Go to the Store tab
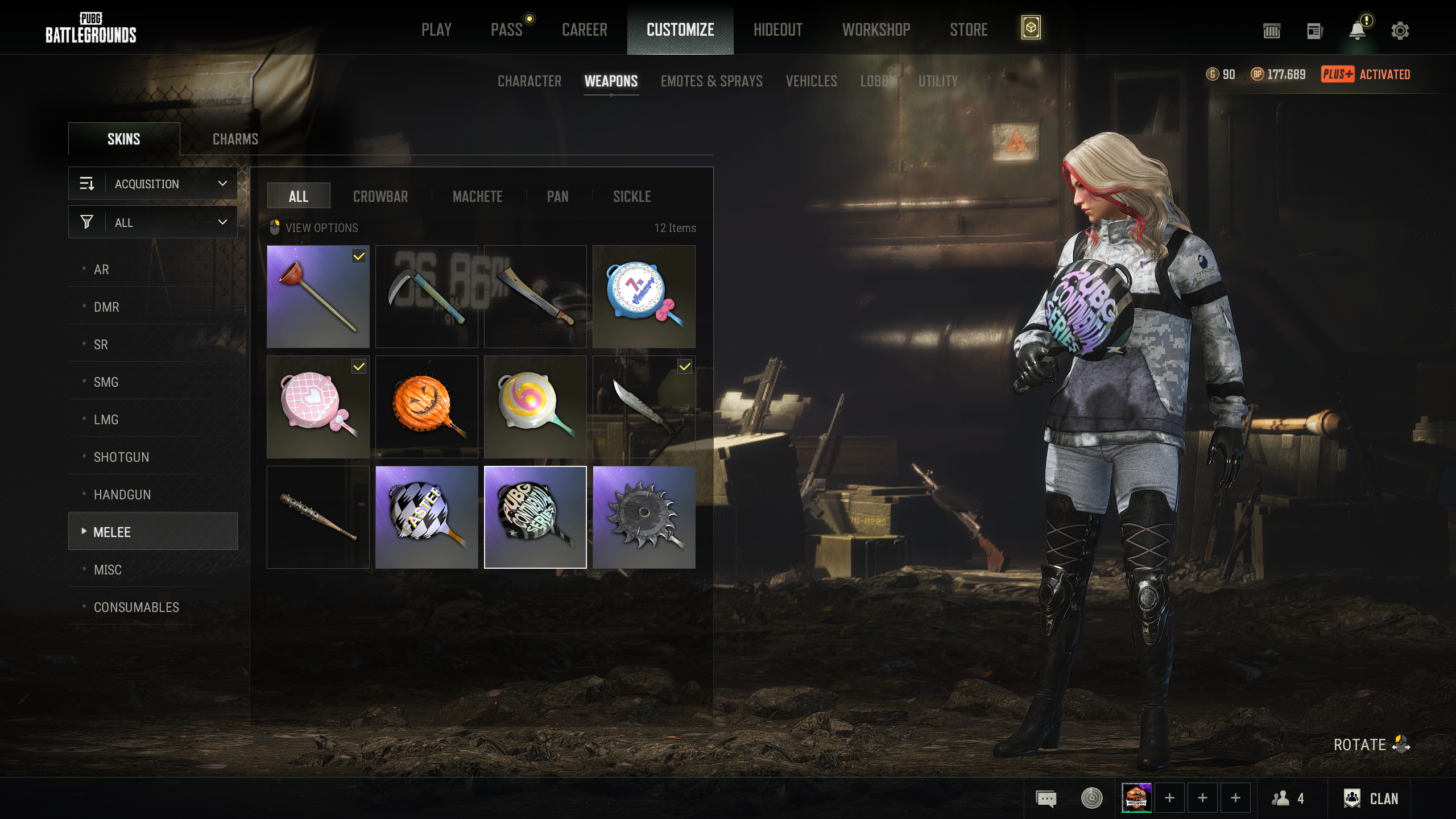Viewport: 1456px width, 819px height. (x=969, y=30)
